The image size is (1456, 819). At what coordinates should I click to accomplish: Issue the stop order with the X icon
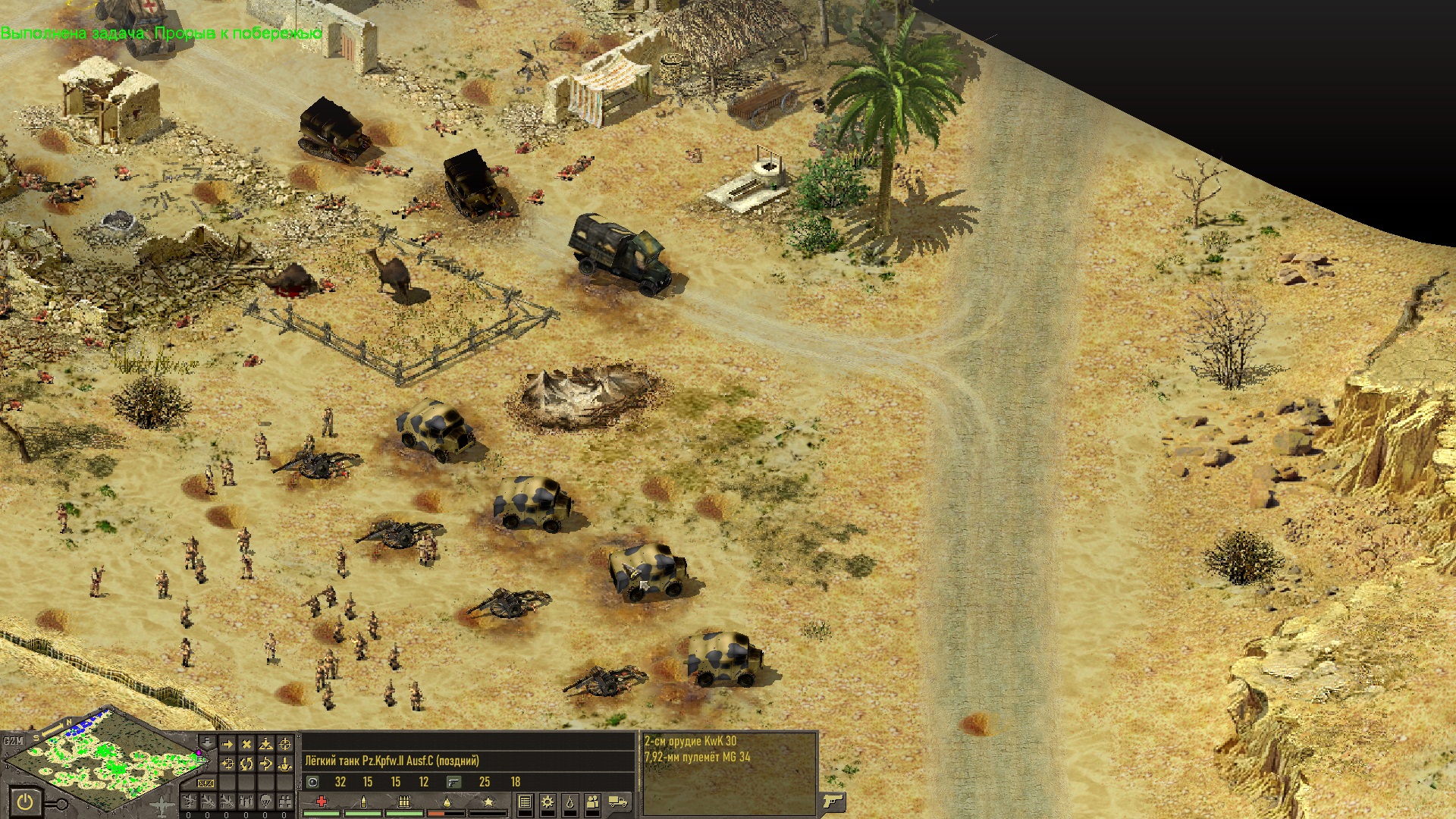point(246,745)
